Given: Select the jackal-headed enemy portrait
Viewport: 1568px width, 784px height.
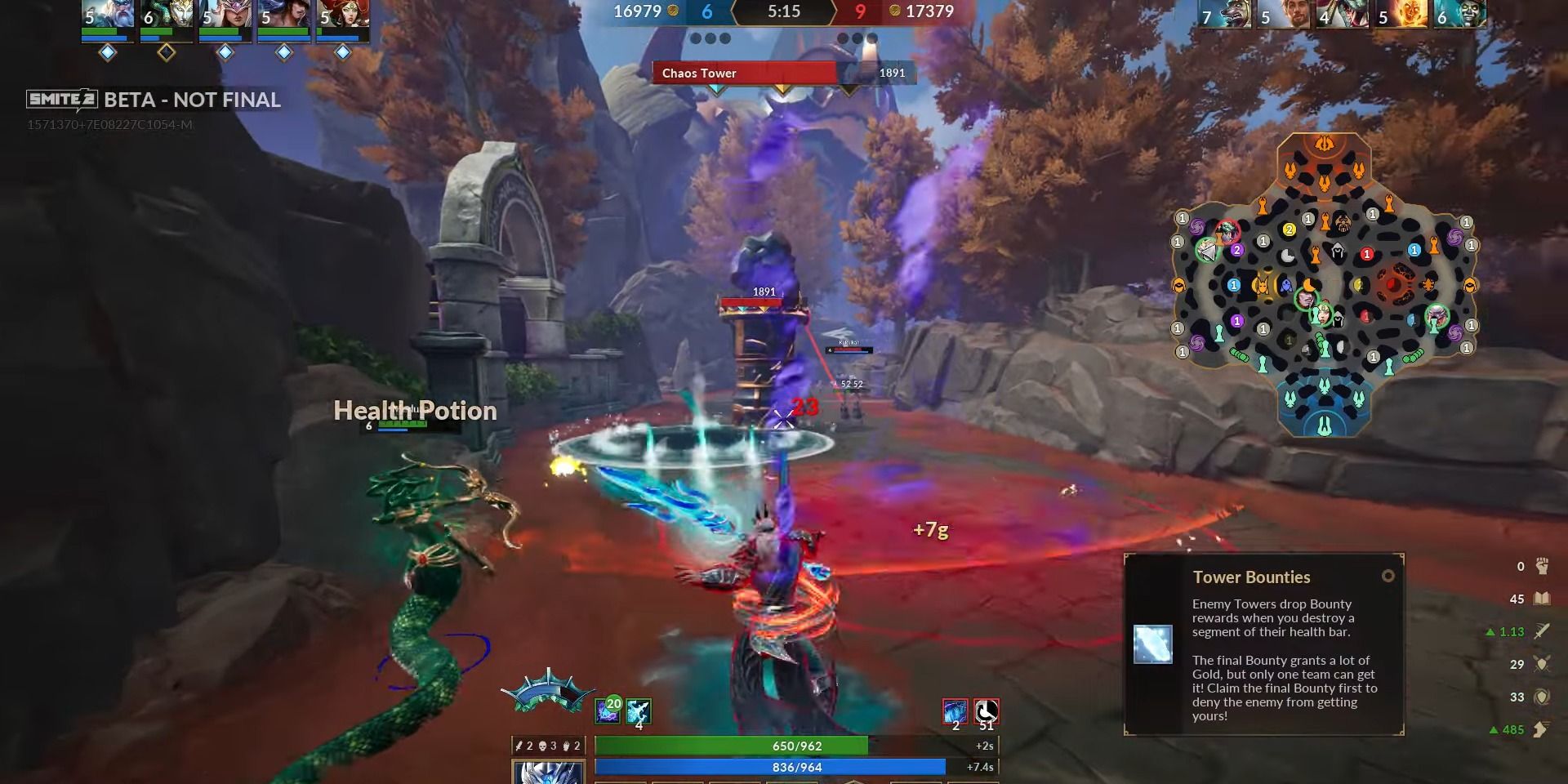Looking at the screenshot, I should [x=1225, y=14].
